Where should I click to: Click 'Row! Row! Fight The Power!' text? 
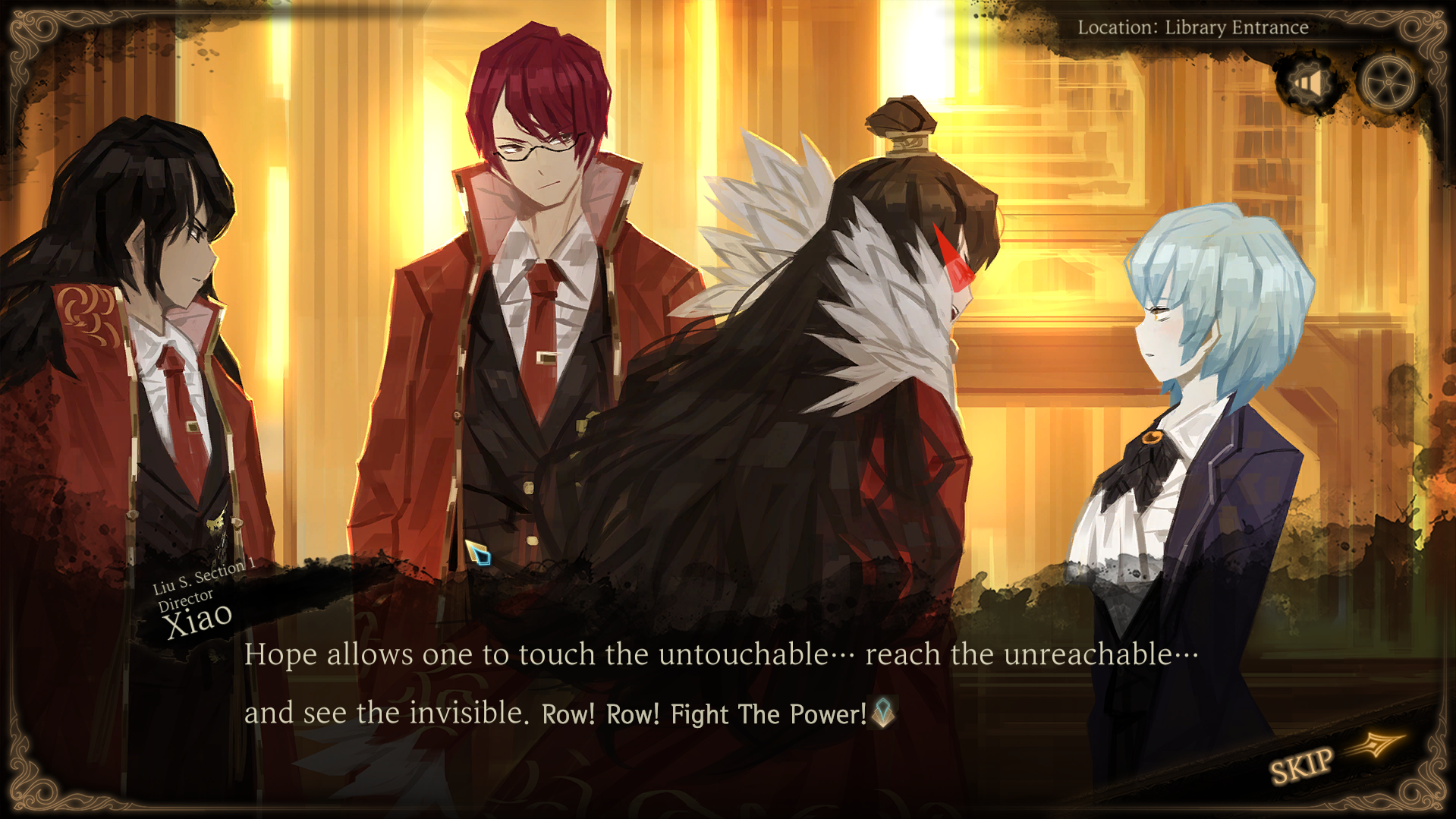704,713
